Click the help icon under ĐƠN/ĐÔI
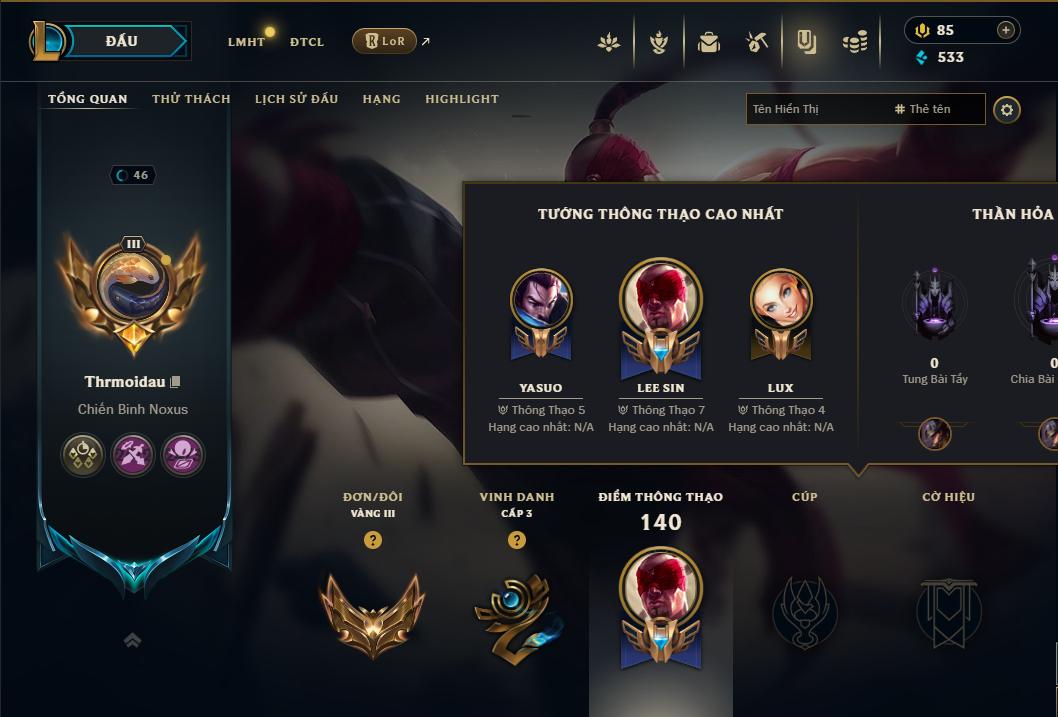 pyautogui.click(x=373, y=540)
